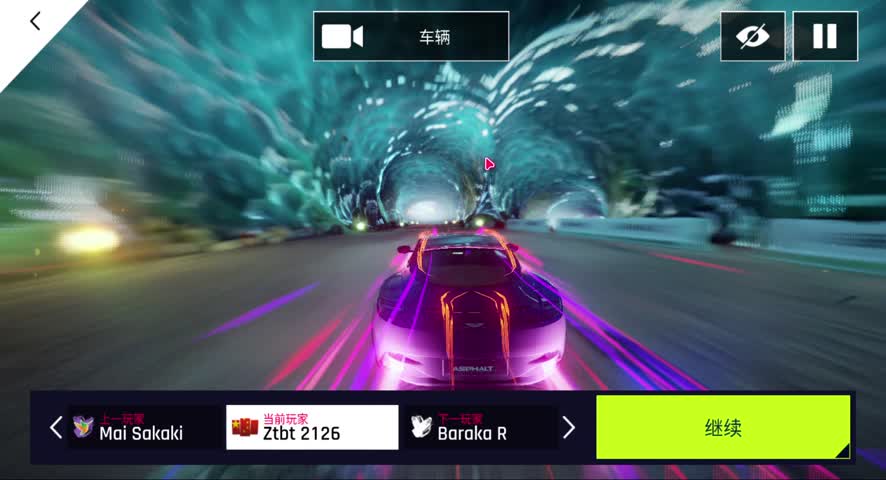Hide the interface with the eye icon
This screenshot has height=480, width=886.
(x=752, y=37)
